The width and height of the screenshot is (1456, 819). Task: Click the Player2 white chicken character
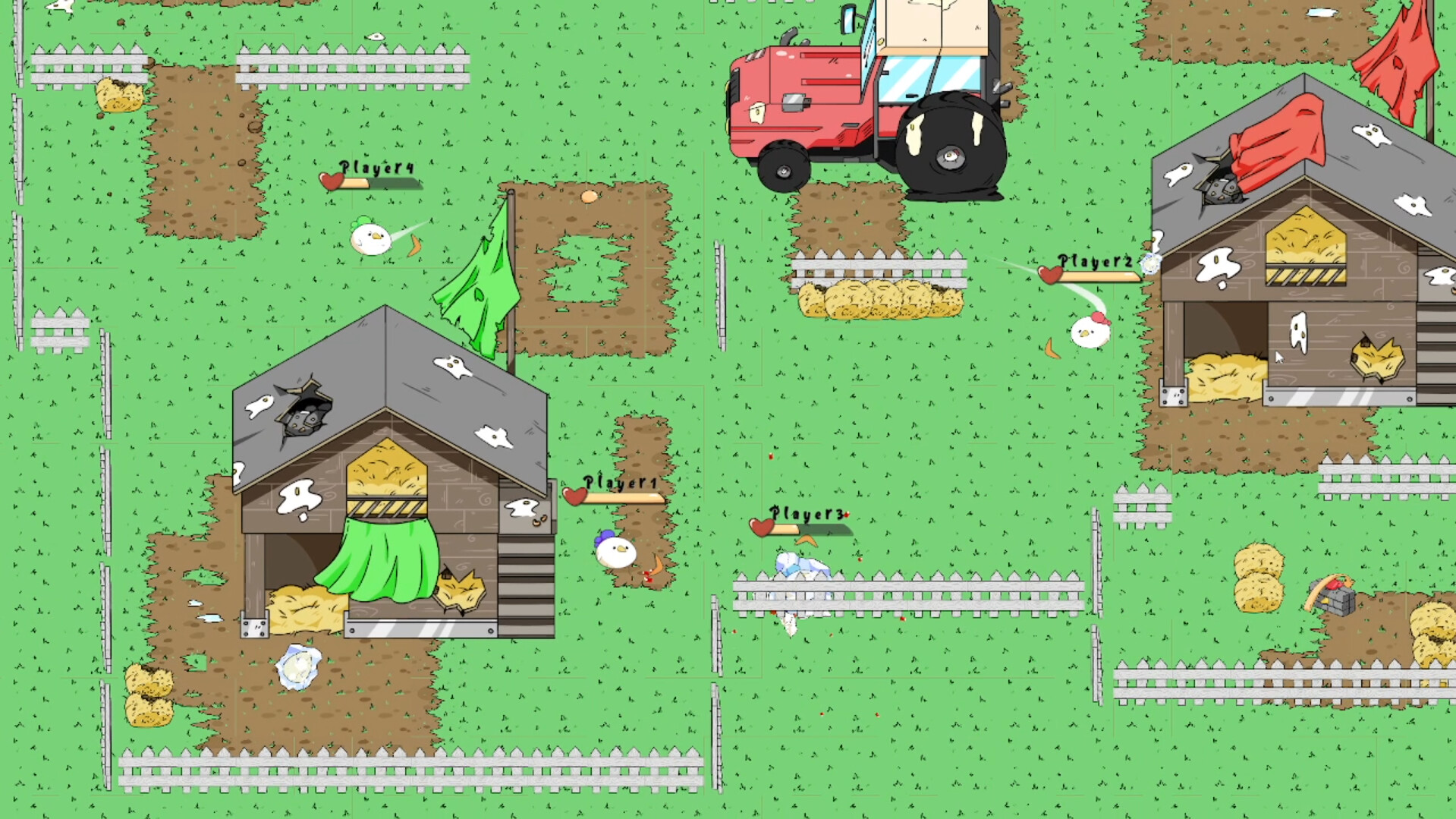click(1090, 332)
